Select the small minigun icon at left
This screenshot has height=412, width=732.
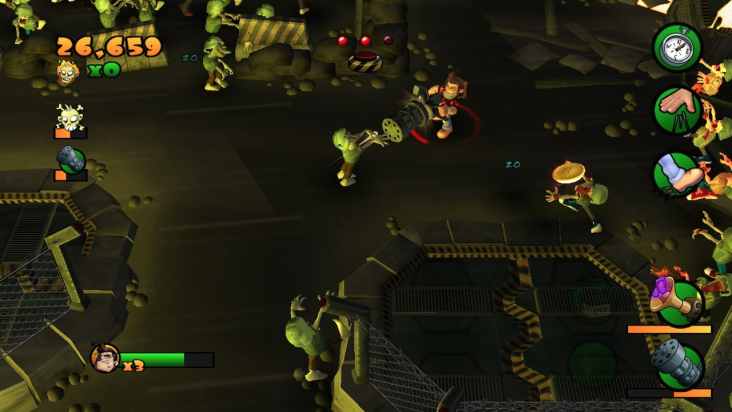tap(71, 161)
